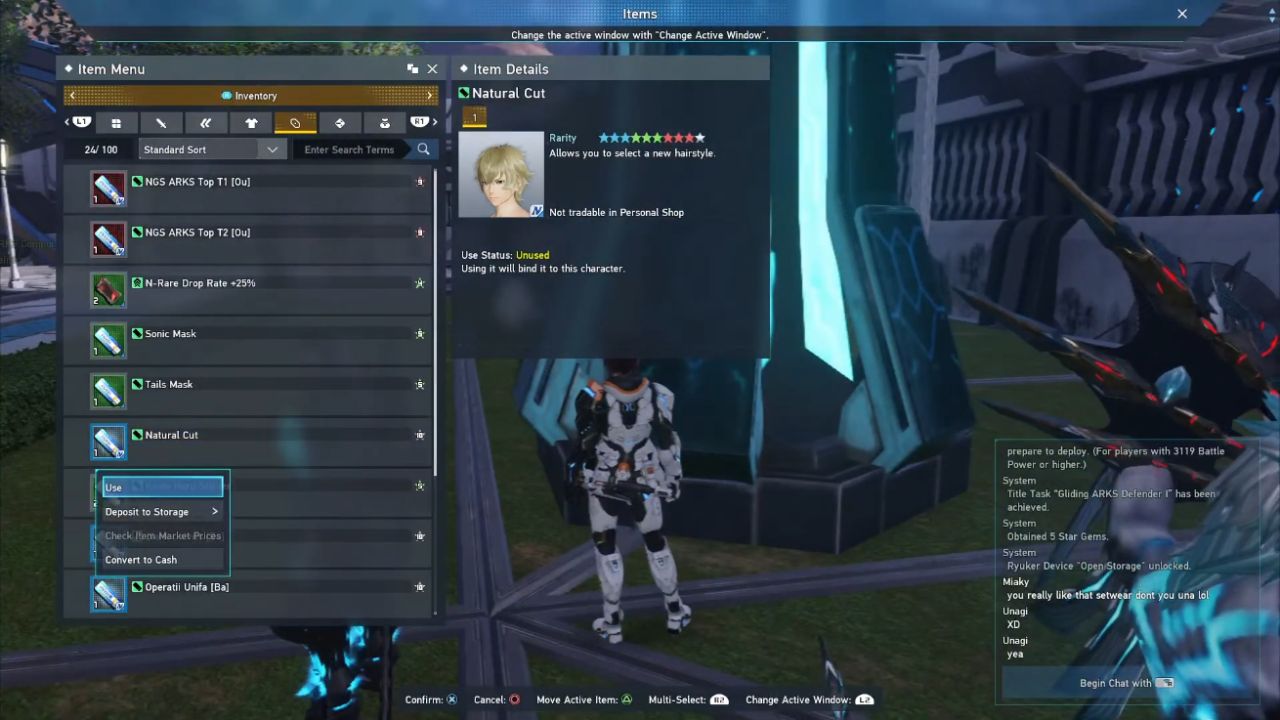This screenshot has height=720, width=1280.
Task: Open the Begin Chat input bar
Action: [x=1126, y=683]
